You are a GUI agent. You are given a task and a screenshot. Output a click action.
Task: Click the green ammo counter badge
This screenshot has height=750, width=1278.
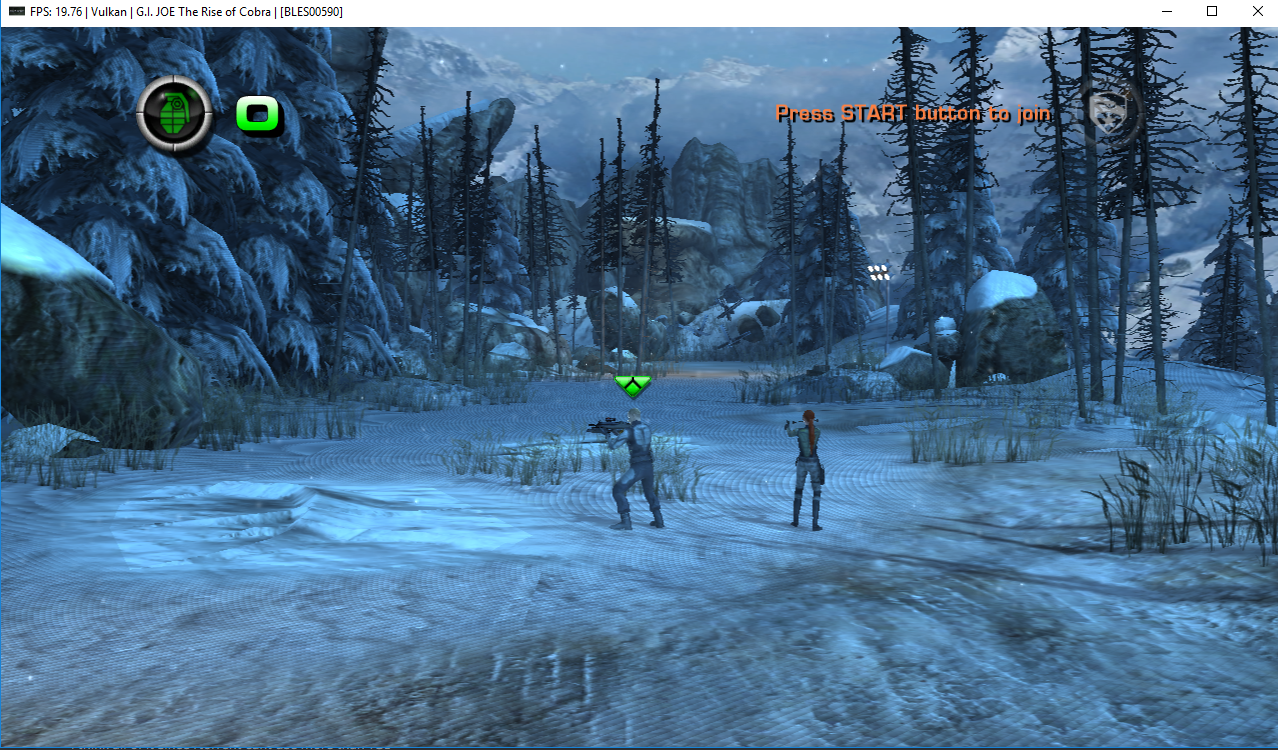pyautogui.click(x=259, y=114)
